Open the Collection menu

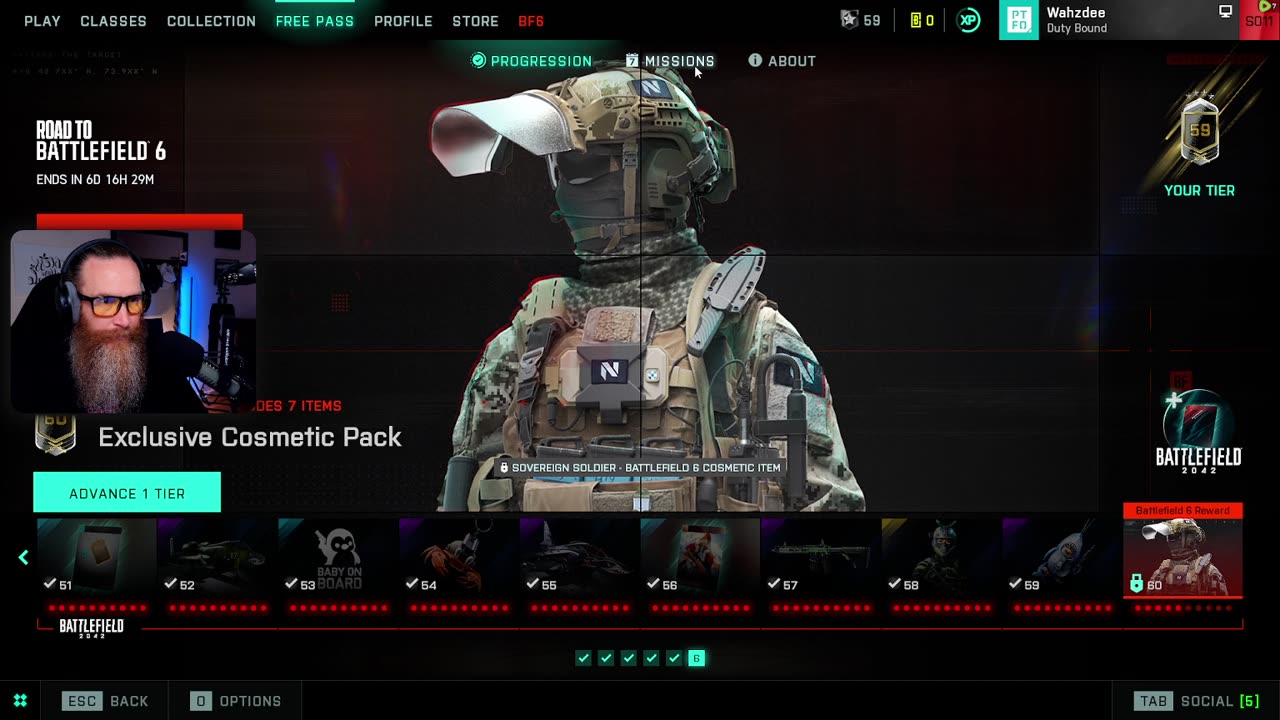[211, 21]
